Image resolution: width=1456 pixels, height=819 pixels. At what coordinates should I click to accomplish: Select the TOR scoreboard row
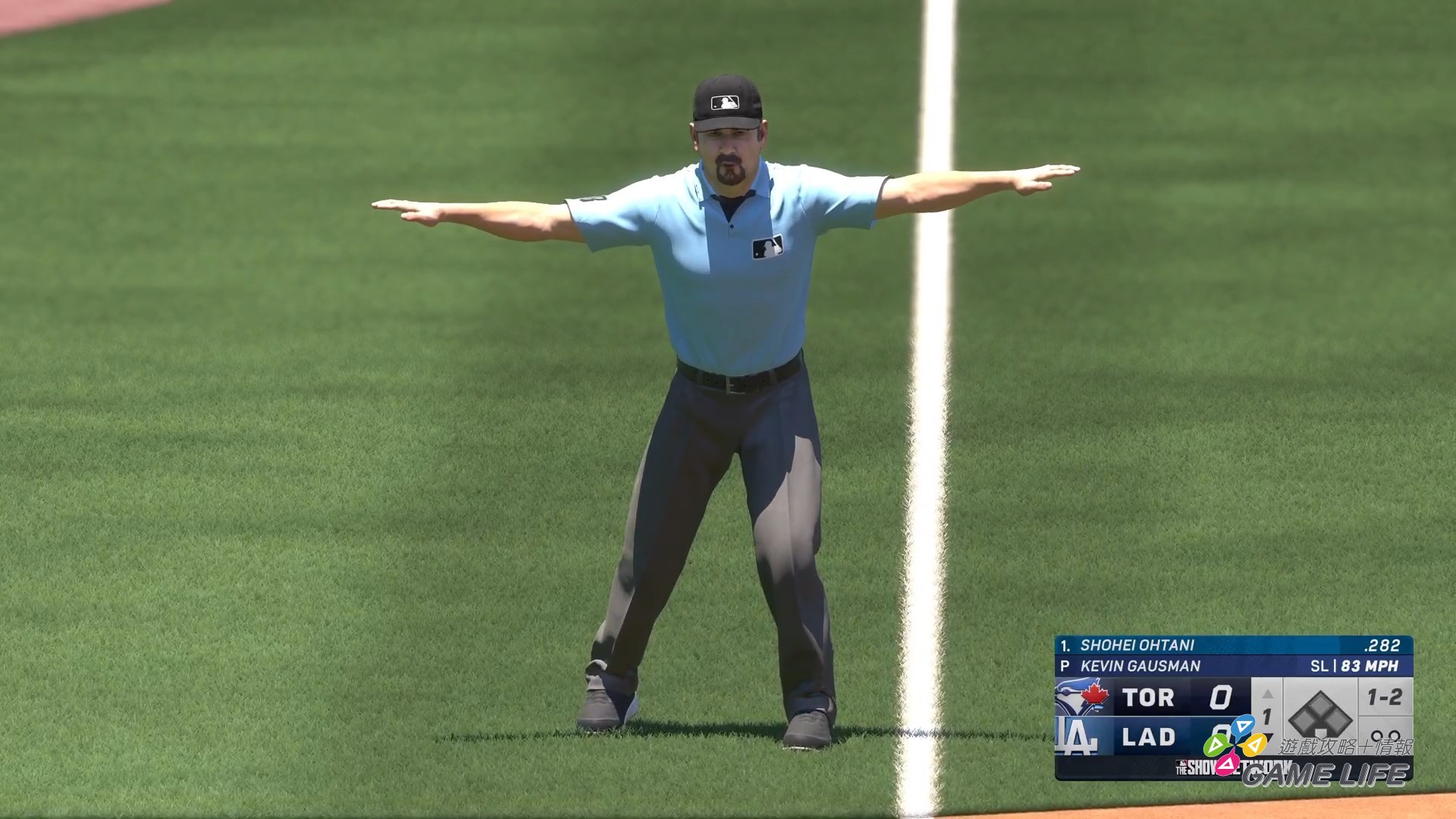point(1148,698)
